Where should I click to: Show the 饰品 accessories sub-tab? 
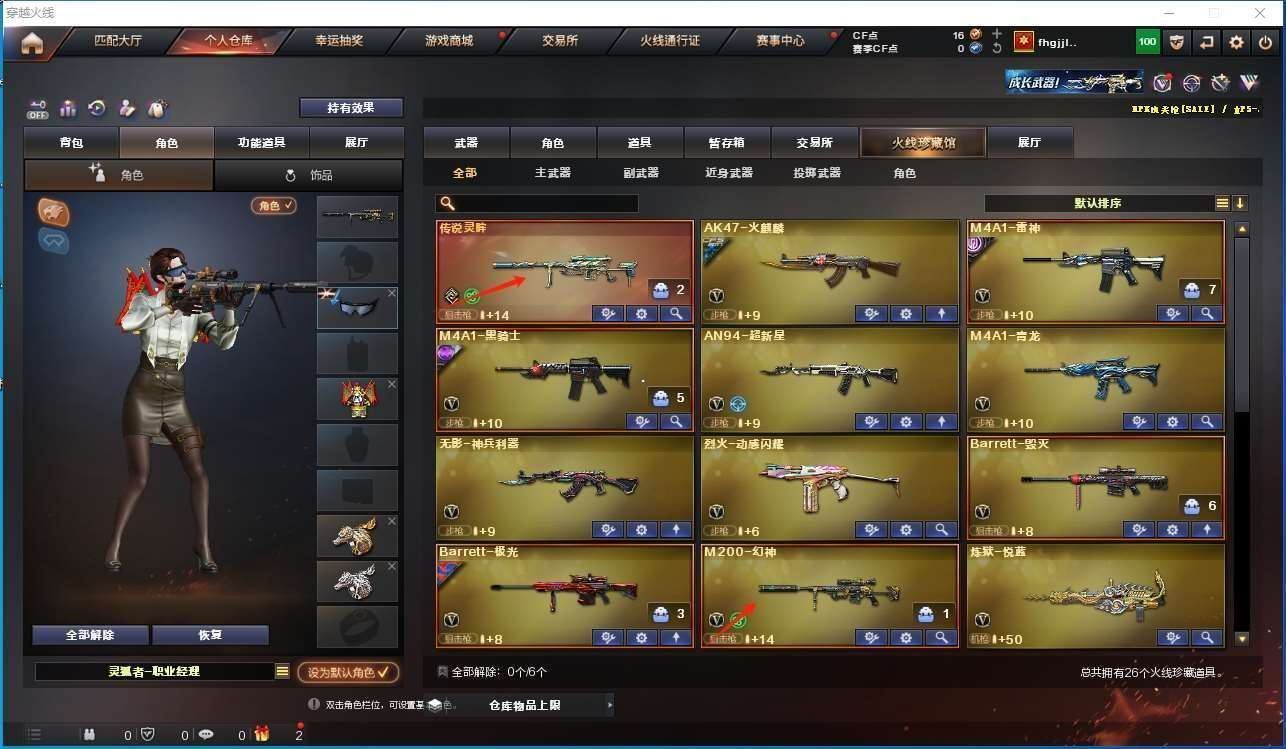(x=309, y=175)
